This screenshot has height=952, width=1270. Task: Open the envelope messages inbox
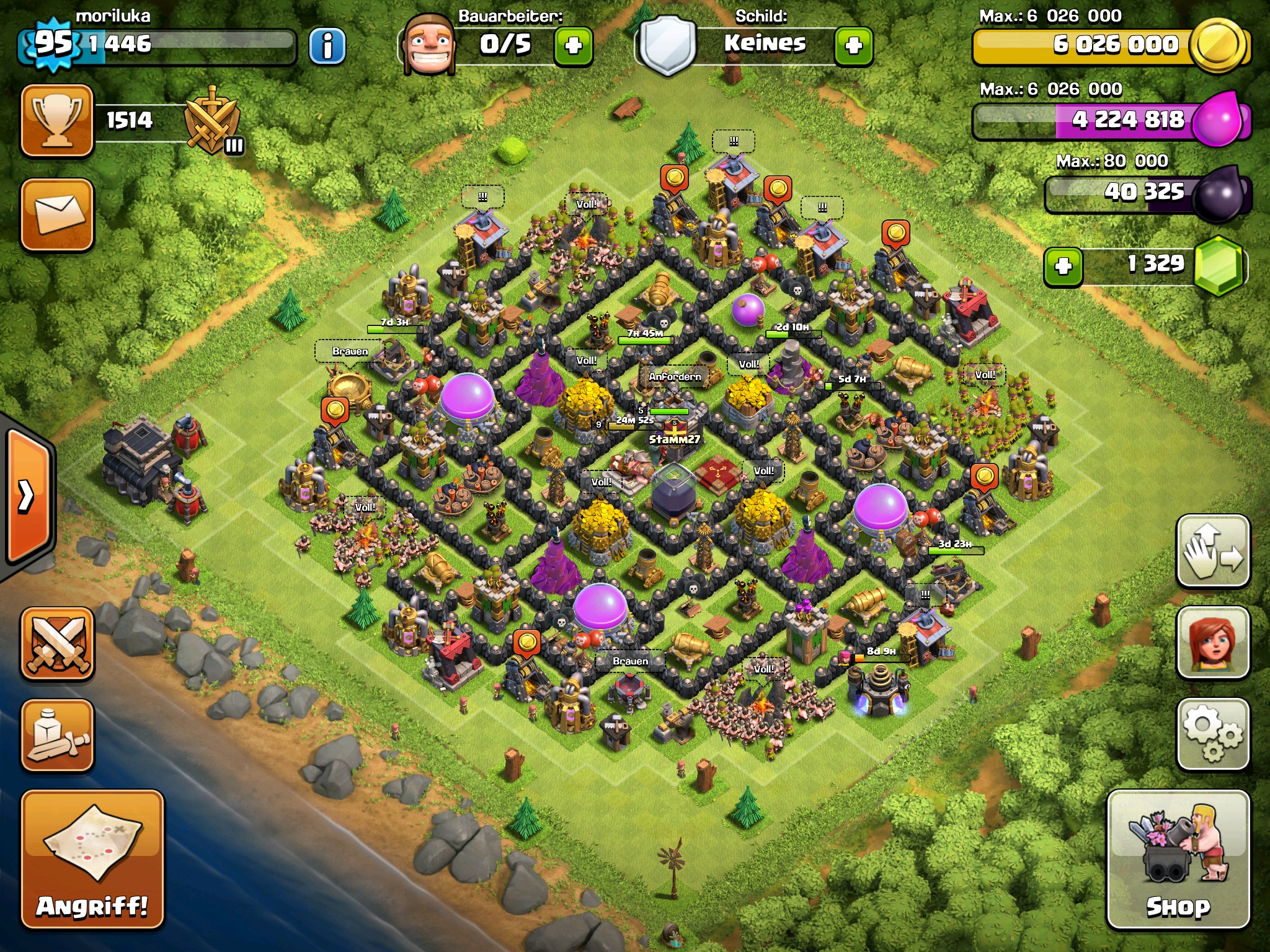tap(57, 214)
